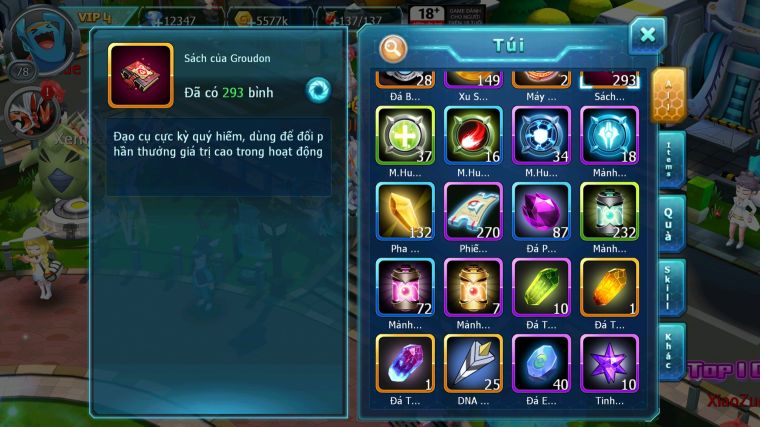Select the red fireball item with 16
This screenshot has height=427, width=760.
(473, 135)
